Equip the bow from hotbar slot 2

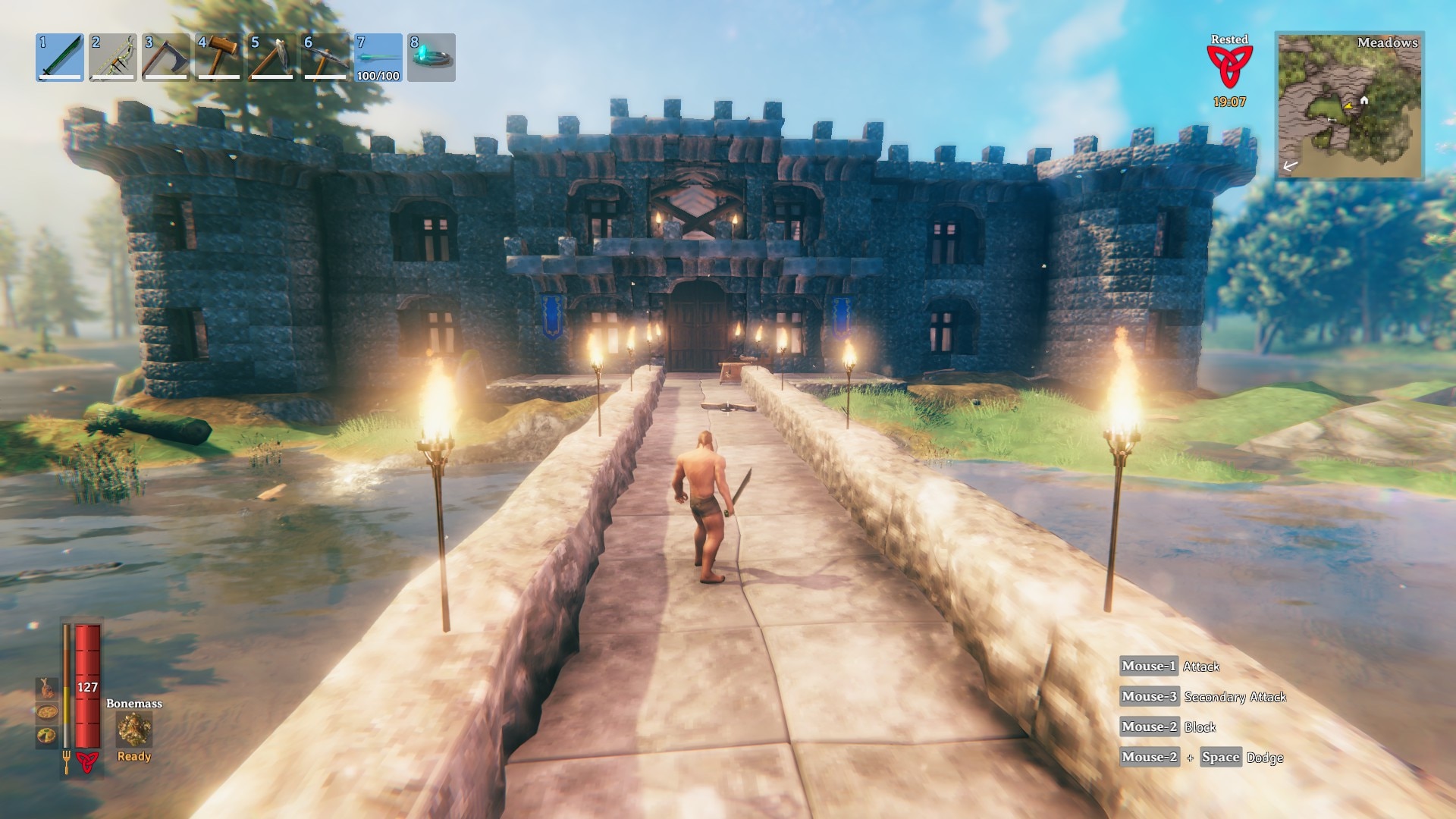[x=113, y=58]
